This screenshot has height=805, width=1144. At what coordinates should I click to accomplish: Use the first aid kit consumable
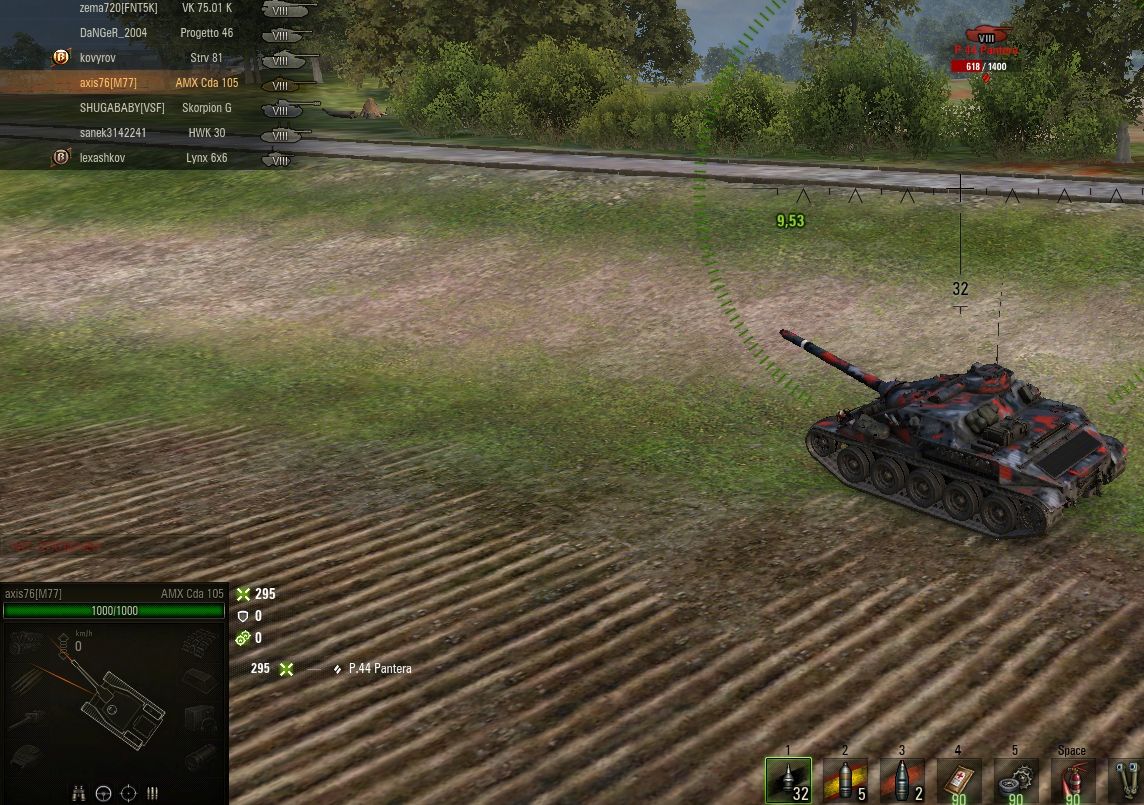pyautogui.click(x=958, y=779)
